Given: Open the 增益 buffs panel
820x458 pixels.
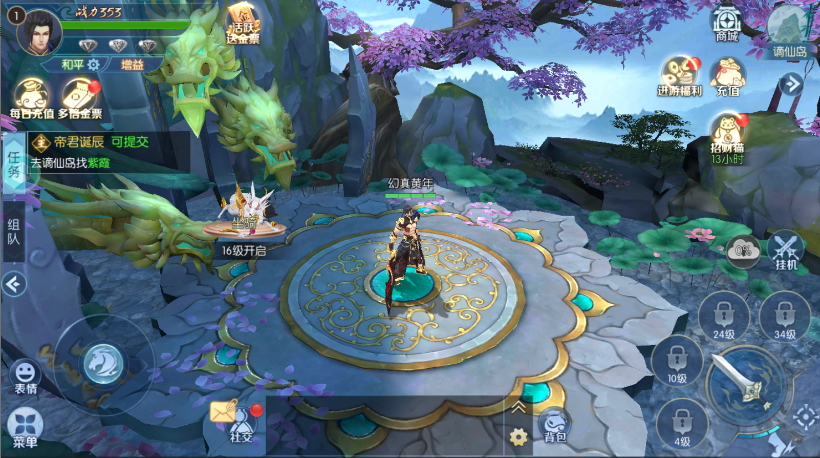Looking at the screenshot, I should tap(131, 64).
